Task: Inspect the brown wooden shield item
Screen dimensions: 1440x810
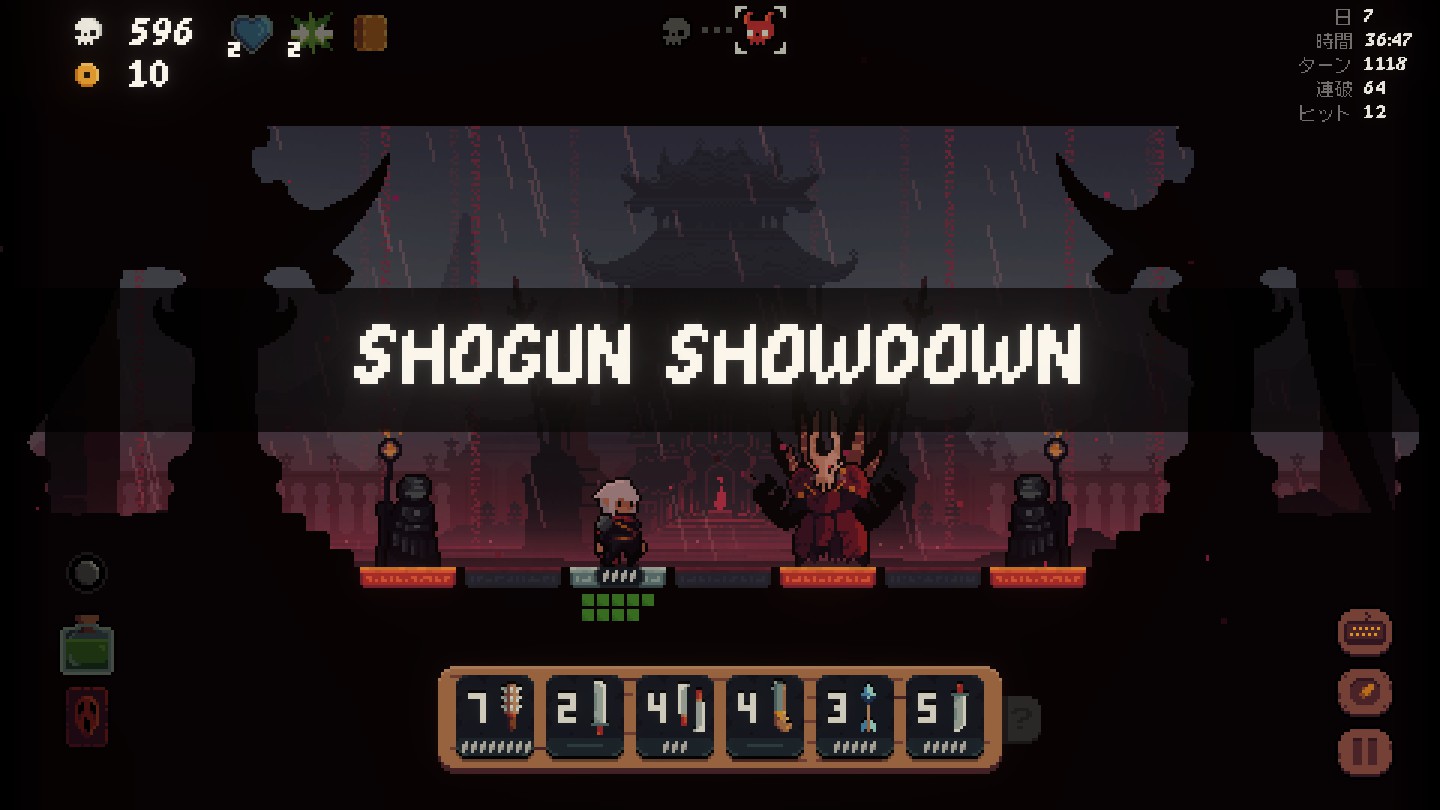Action: 370,34
